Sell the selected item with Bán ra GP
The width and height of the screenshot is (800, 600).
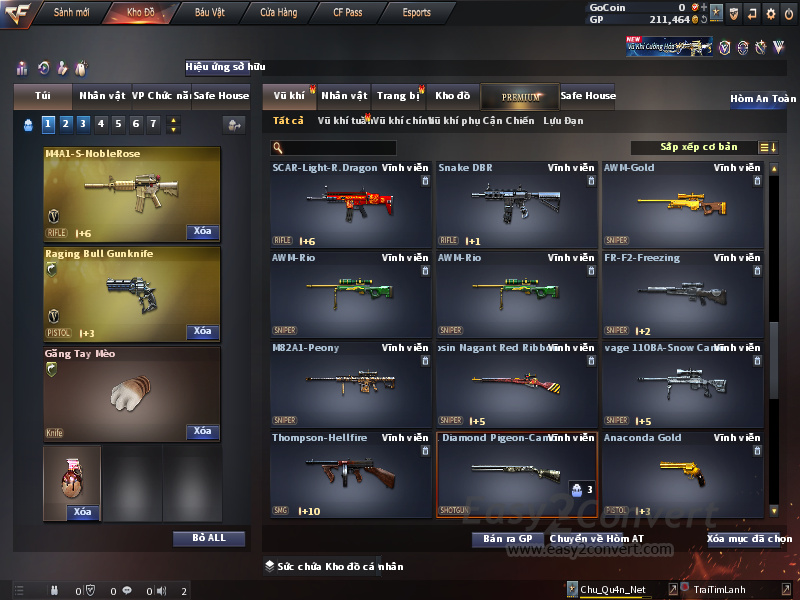(507, 539)
